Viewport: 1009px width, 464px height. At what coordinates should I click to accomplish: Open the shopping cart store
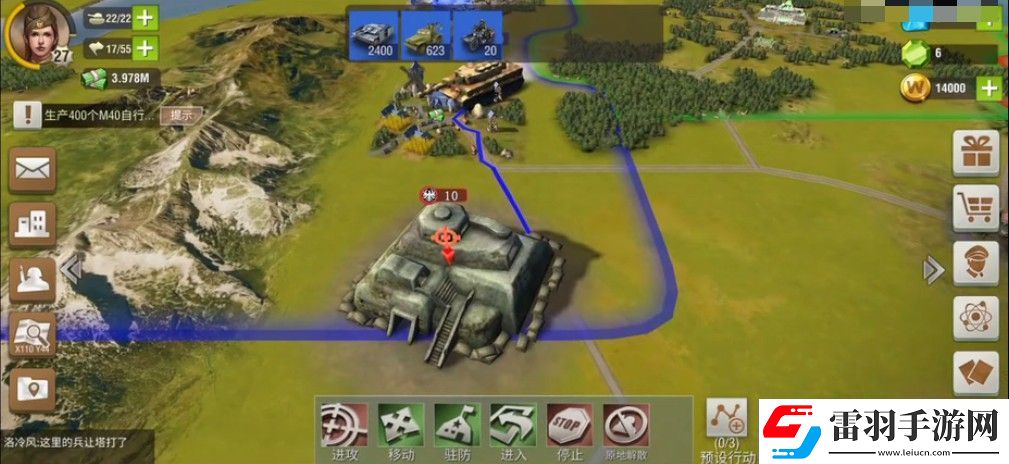tap(976, 207)
